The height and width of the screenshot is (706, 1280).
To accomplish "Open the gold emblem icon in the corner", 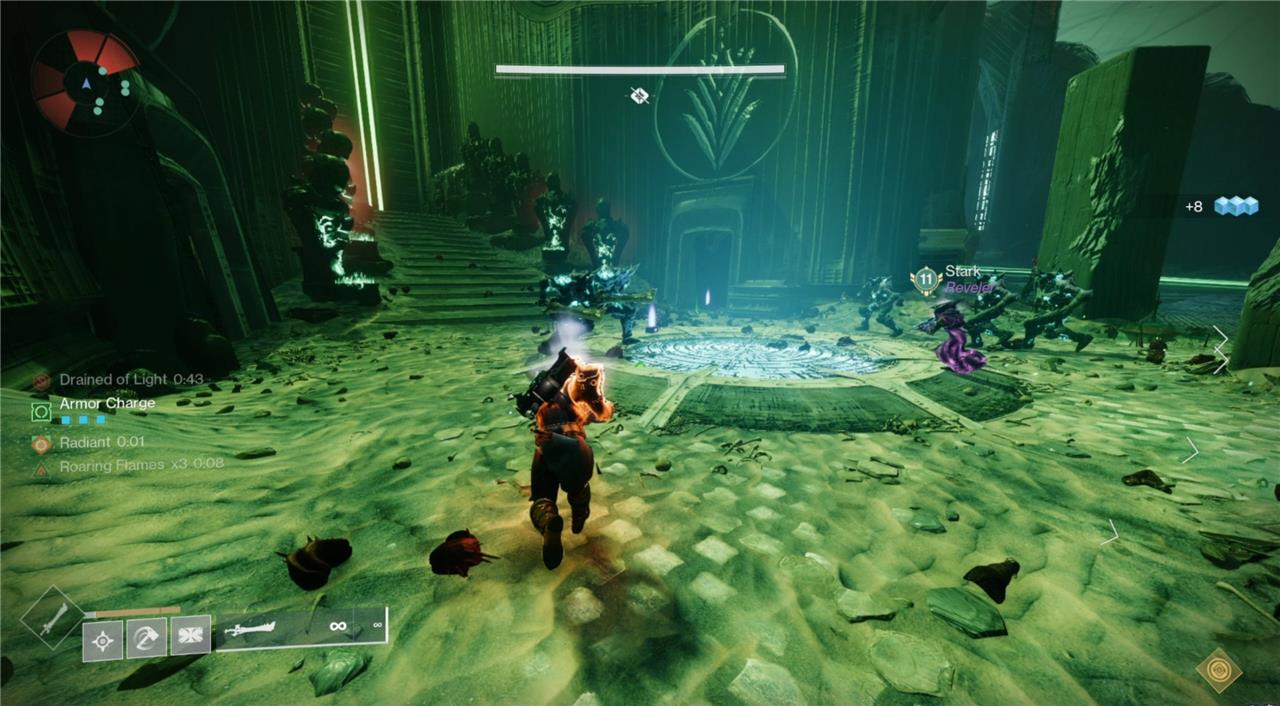I will point(1218,669).
